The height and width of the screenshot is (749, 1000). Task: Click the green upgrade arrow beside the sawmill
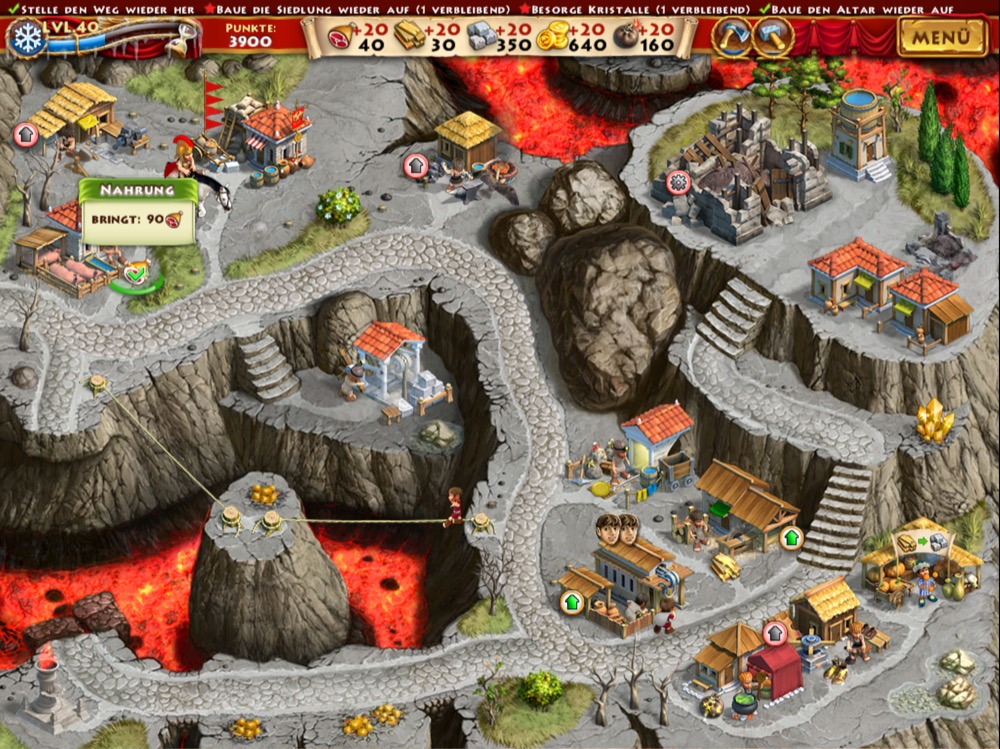click(x=791, y=538)
